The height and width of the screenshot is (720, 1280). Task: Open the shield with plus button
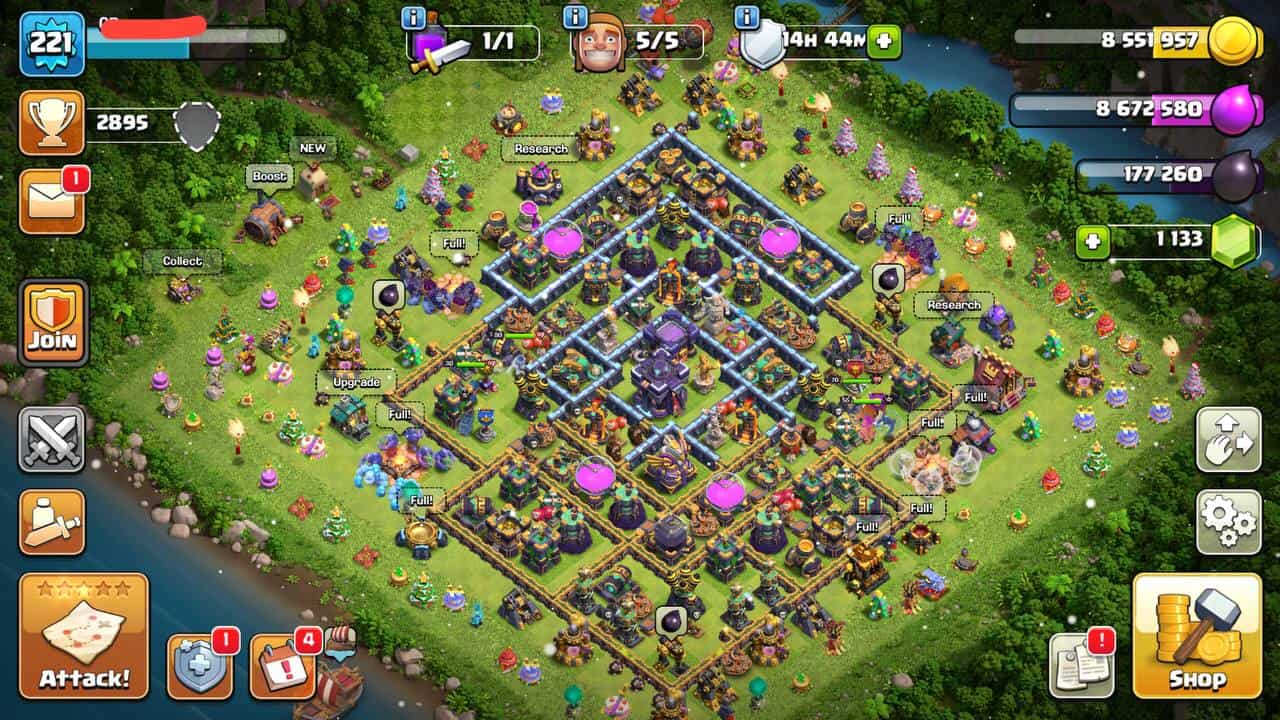[x=199, y=666]
